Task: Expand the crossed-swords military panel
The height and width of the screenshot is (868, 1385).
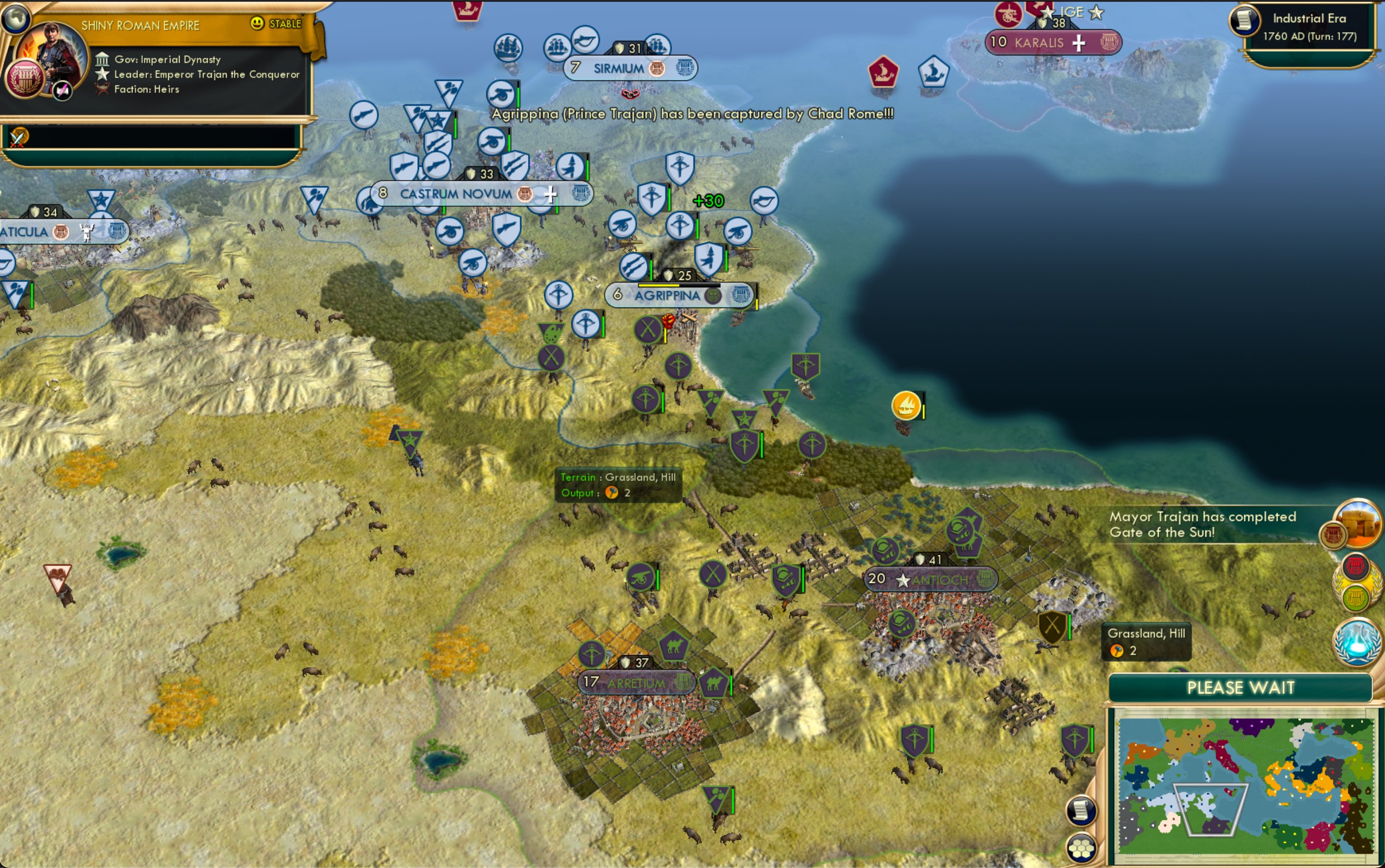Action: tap(19, 138)
